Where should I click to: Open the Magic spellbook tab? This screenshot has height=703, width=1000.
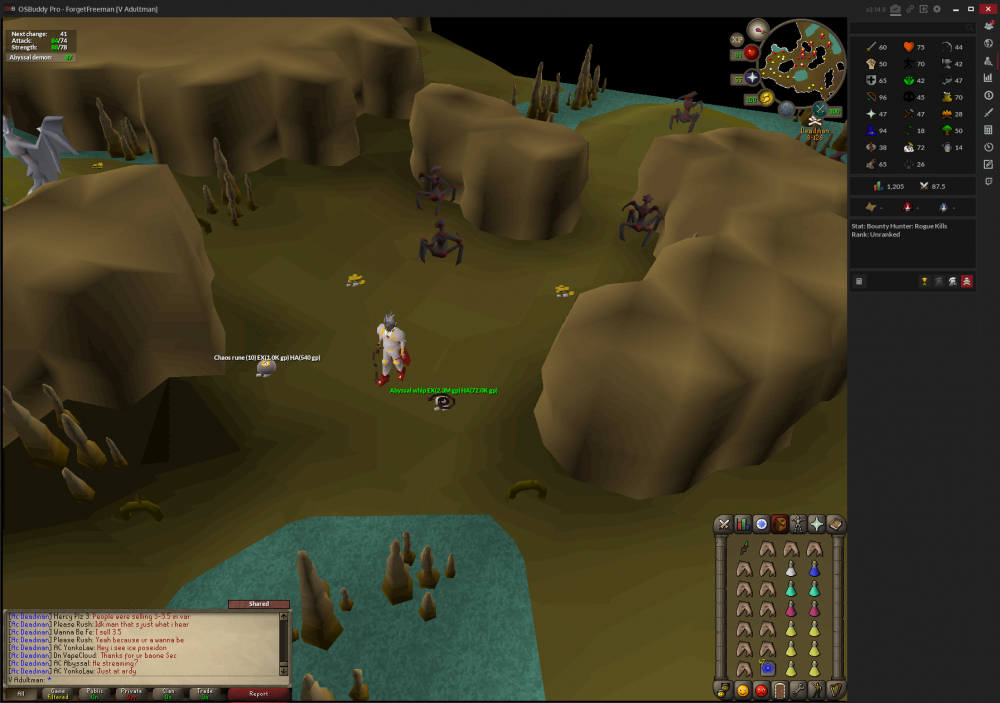[835, 524]
